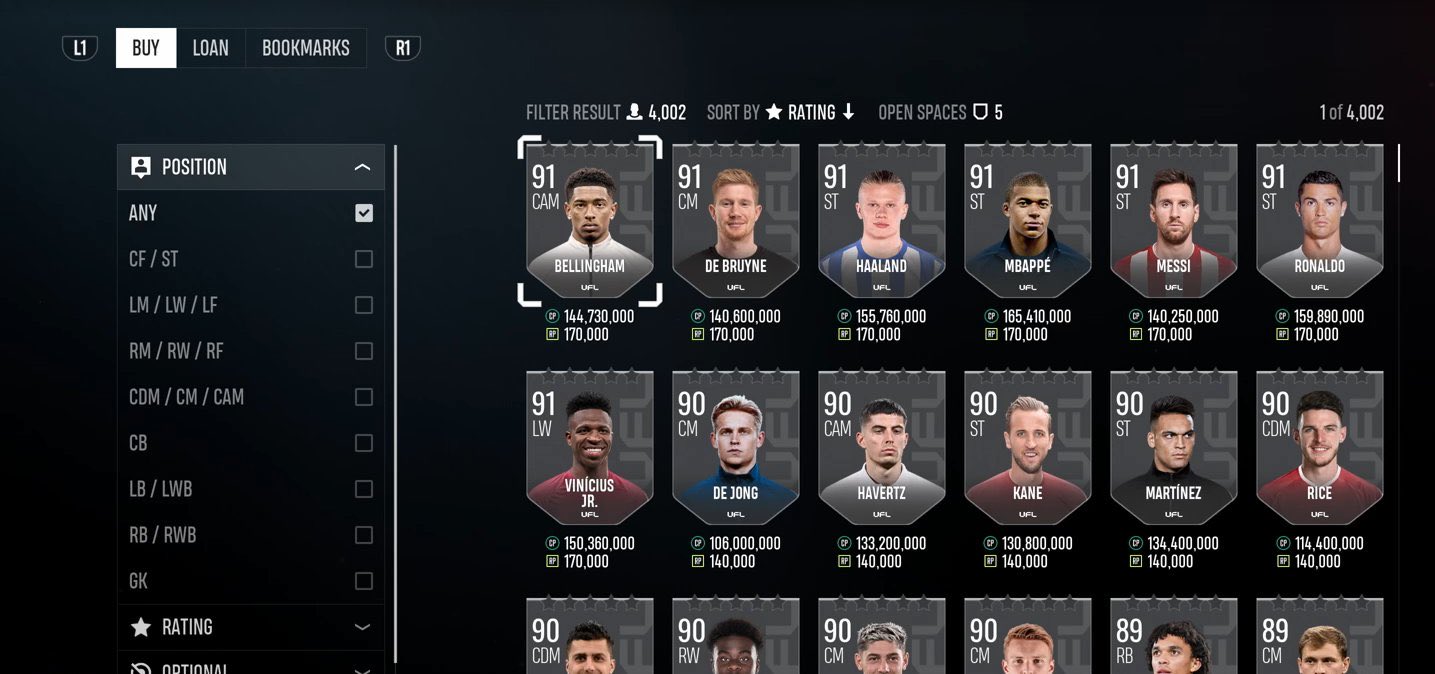
Task: Check the RB / RWB filter
Action: click(x=364, y=535)
